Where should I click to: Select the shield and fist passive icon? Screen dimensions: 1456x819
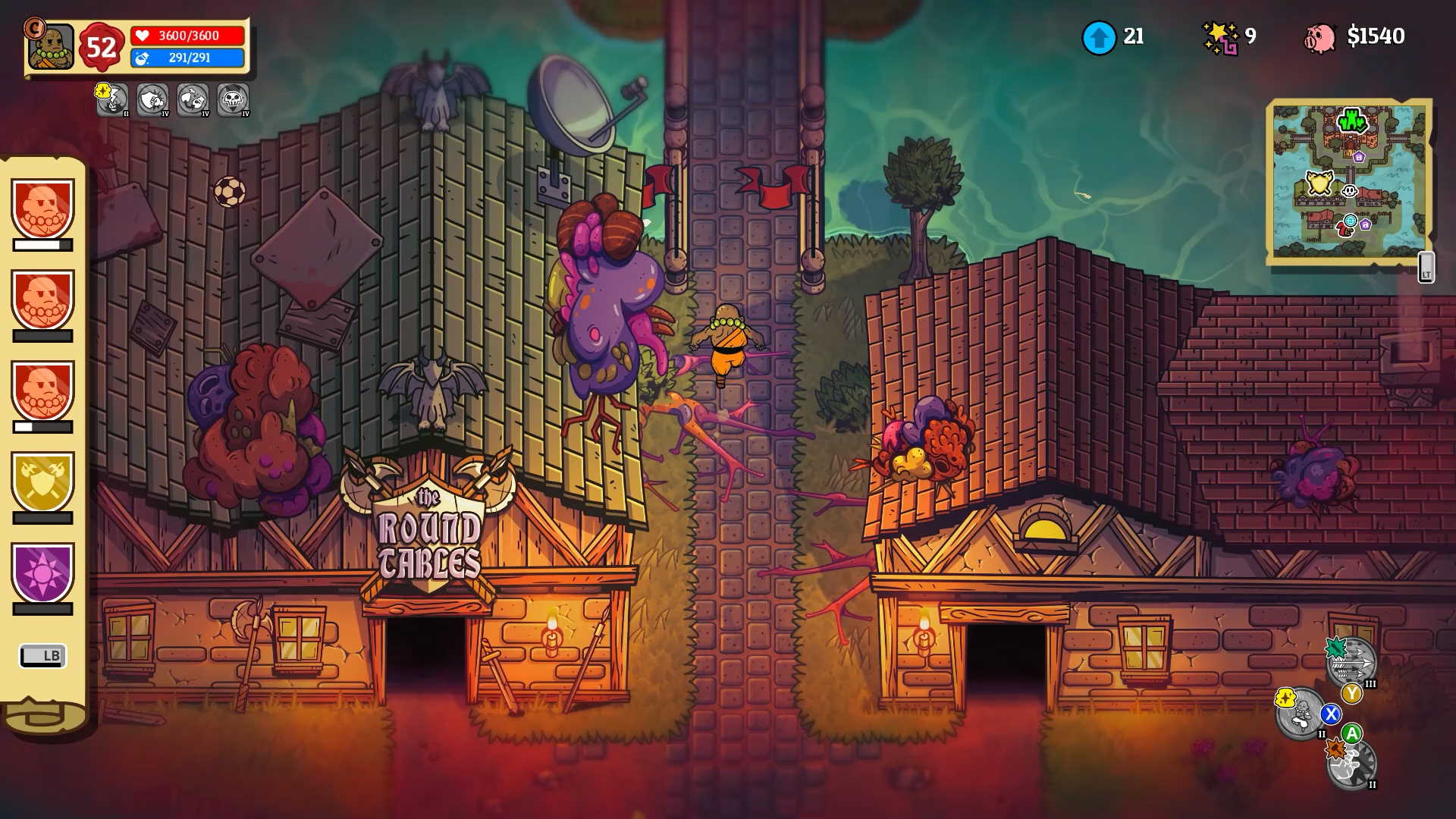pos(152,99)
